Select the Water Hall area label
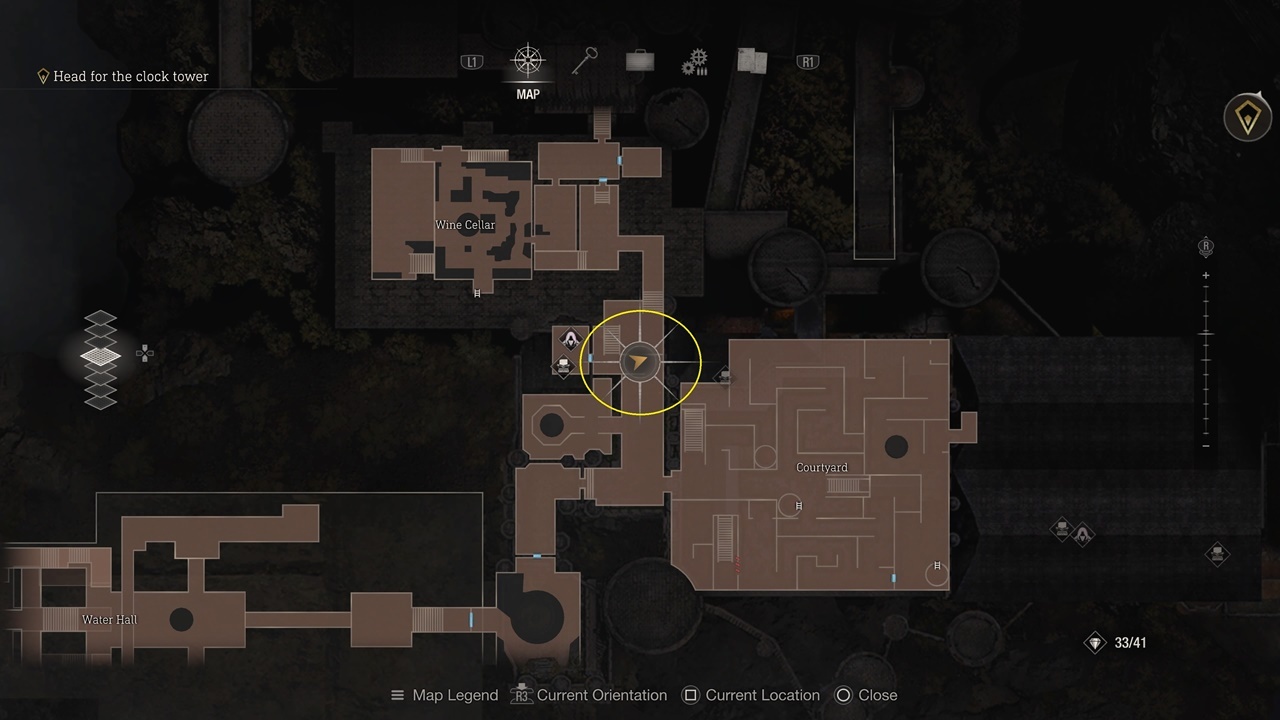 point(110,620)
